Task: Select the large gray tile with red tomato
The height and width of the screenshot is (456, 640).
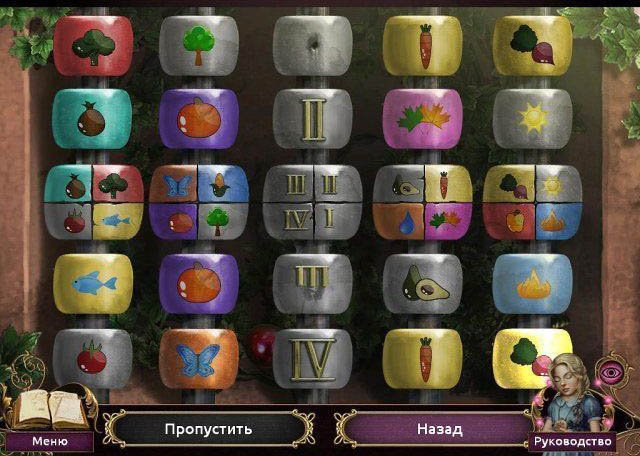Action: pyautogui.click(x=92, y=357)
